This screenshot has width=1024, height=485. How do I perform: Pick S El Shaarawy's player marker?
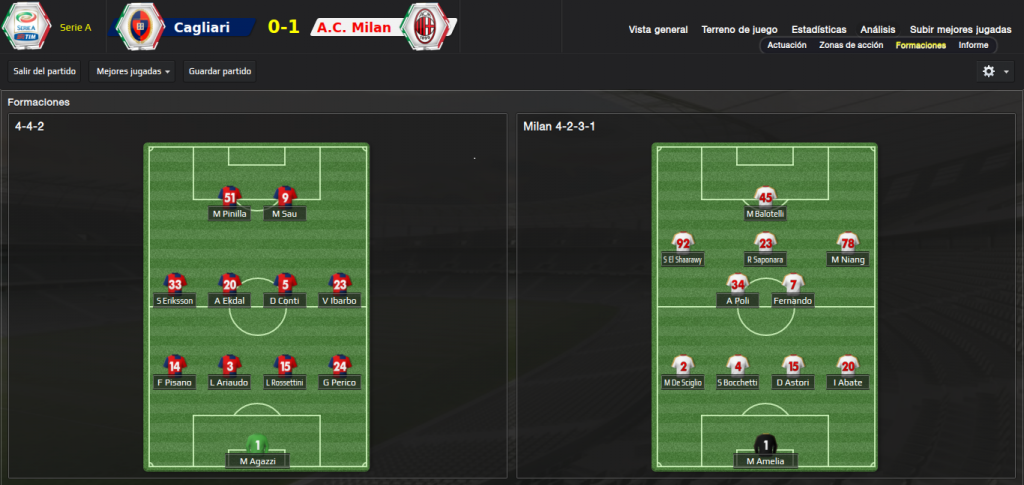pyautogui.click(x=683, y=249)
